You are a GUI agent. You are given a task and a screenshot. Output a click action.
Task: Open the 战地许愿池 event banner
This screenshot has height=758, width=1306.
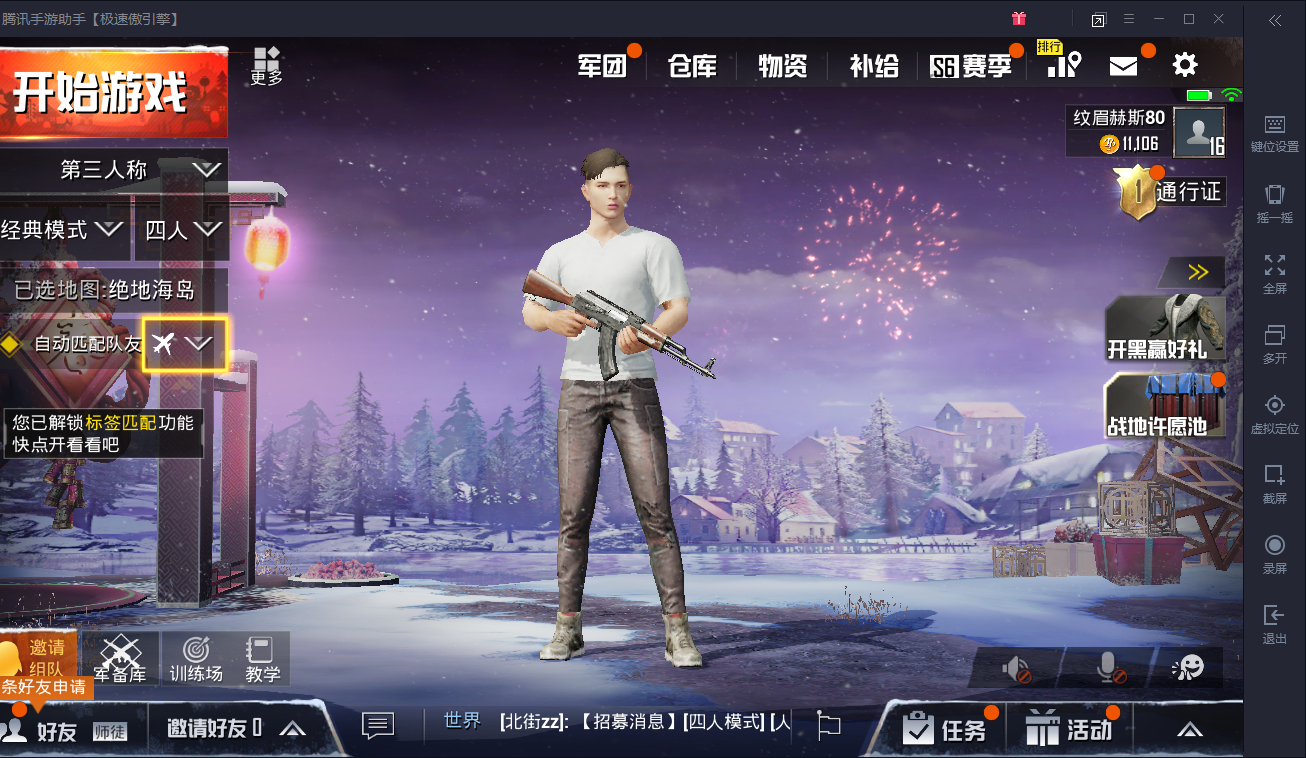[1164, 405]
